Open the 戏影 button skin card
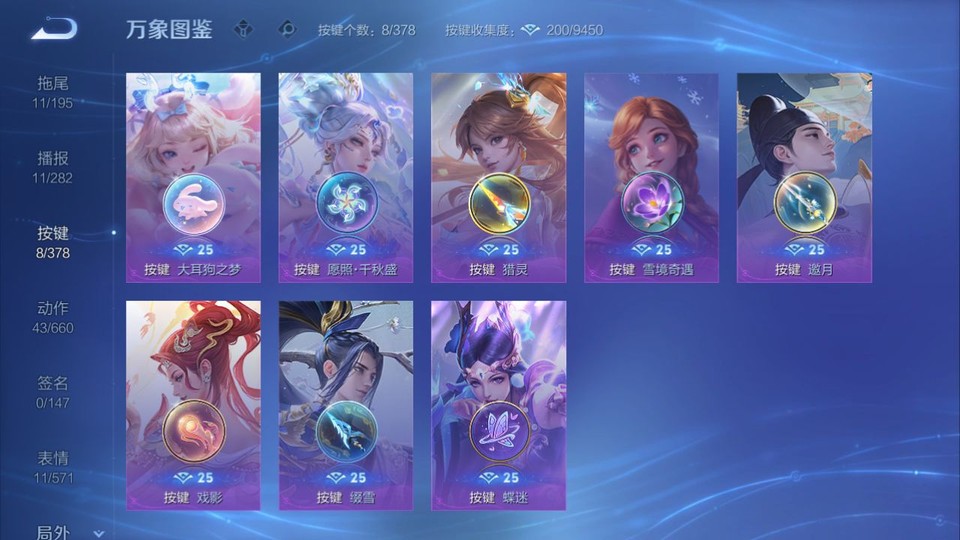 (193, 405)
